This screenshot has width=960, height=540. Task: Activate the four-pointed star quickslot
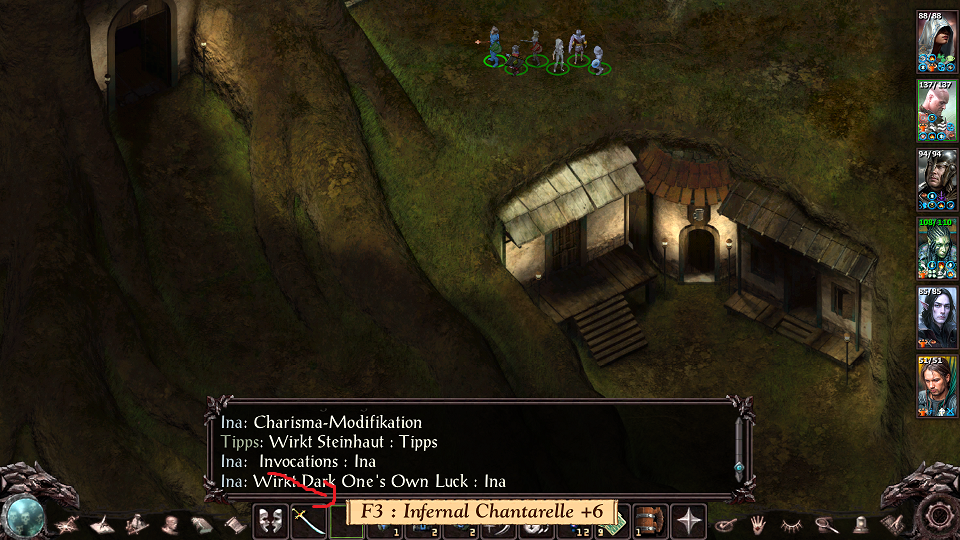tap(689, 521)
